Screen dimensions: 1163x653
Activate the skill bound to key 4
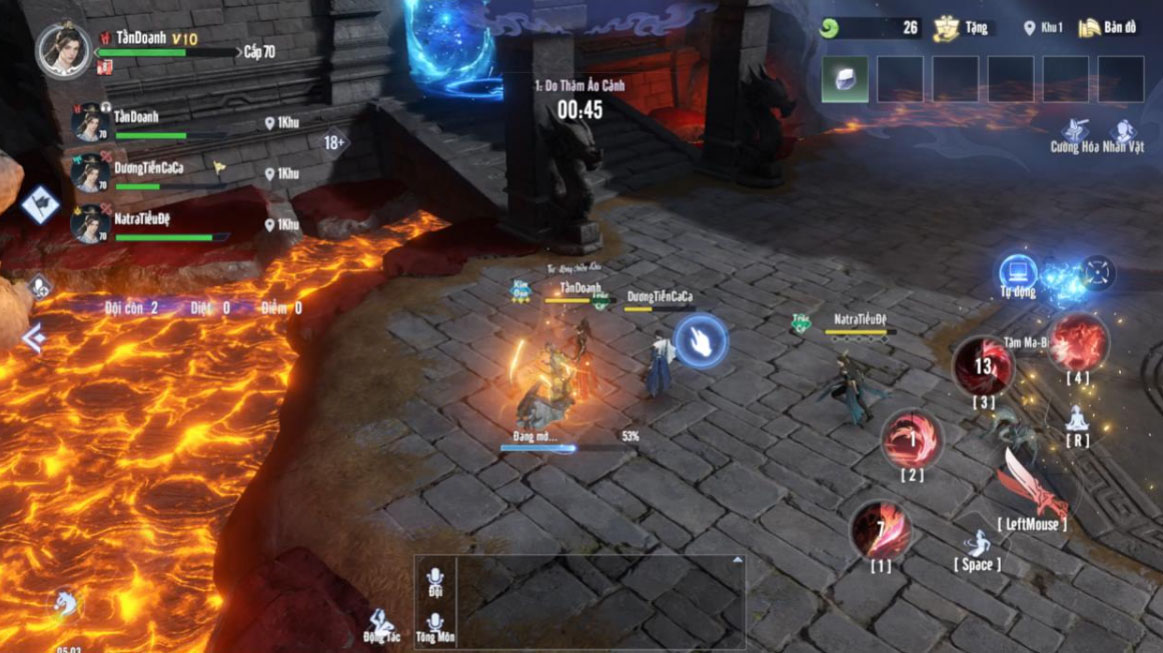click(1077, 342)
